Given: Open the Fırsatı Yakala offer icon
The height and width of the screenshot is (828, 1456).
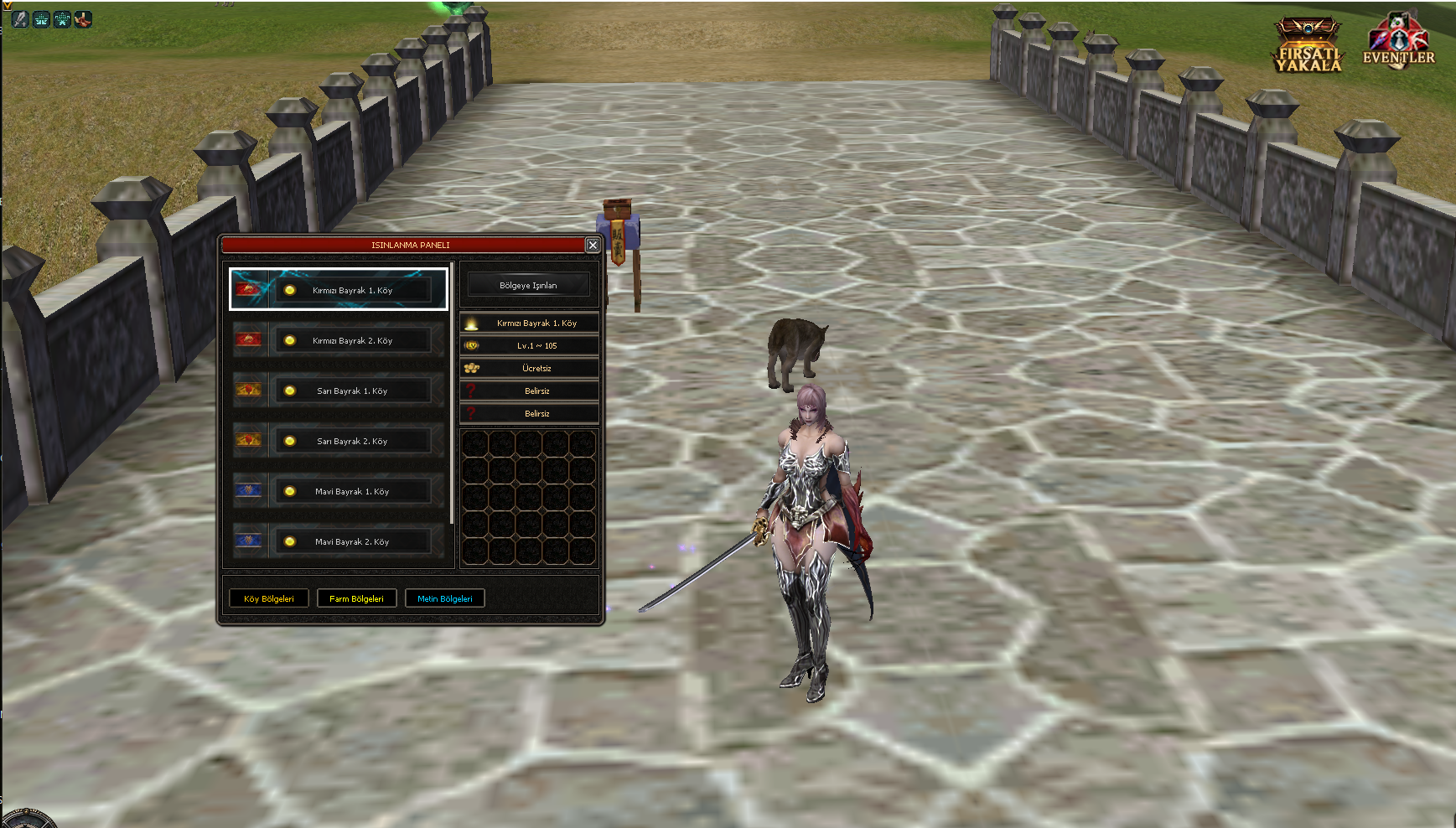Looking at the screenshot, I should click(1308, 45).
